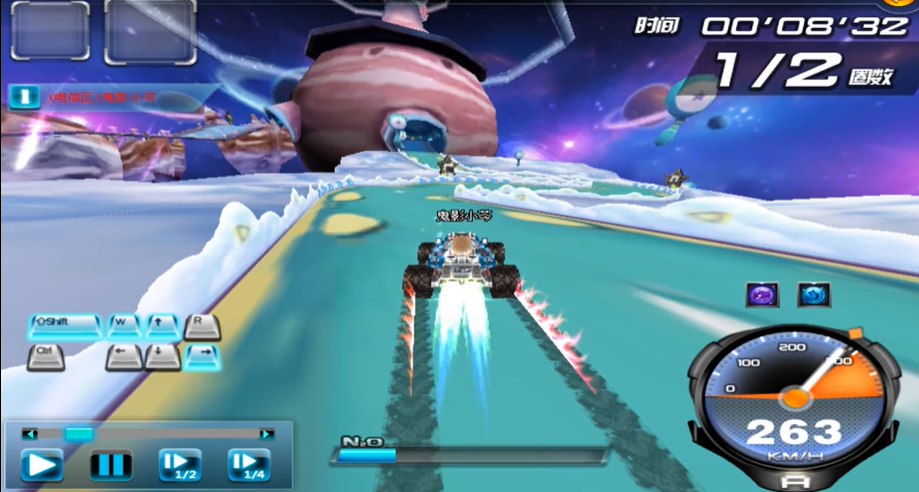Set replay to 1/4 speed

tap(249, 465)
